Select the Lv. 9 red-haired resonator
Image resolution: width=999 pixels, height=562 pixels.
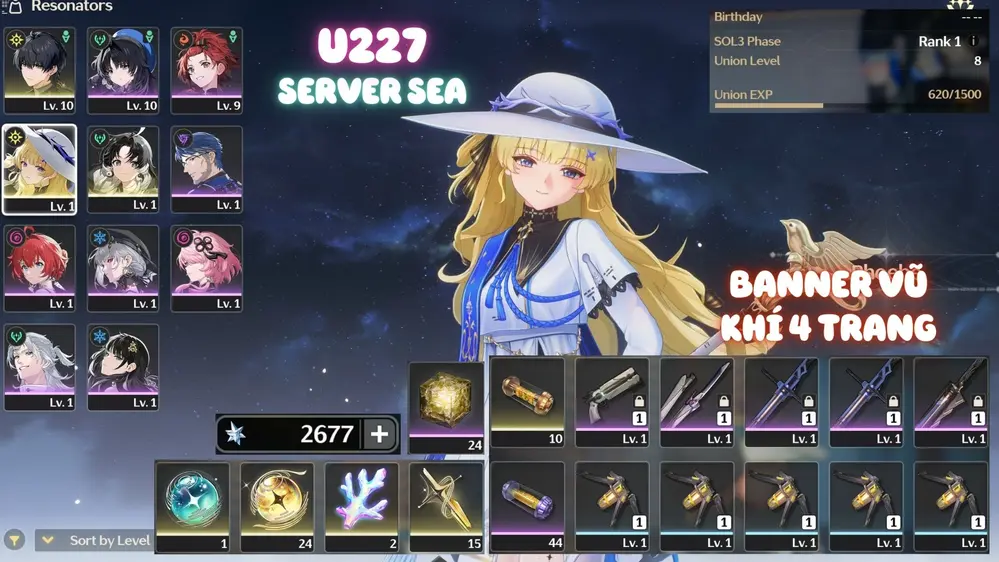coord(207,69)
